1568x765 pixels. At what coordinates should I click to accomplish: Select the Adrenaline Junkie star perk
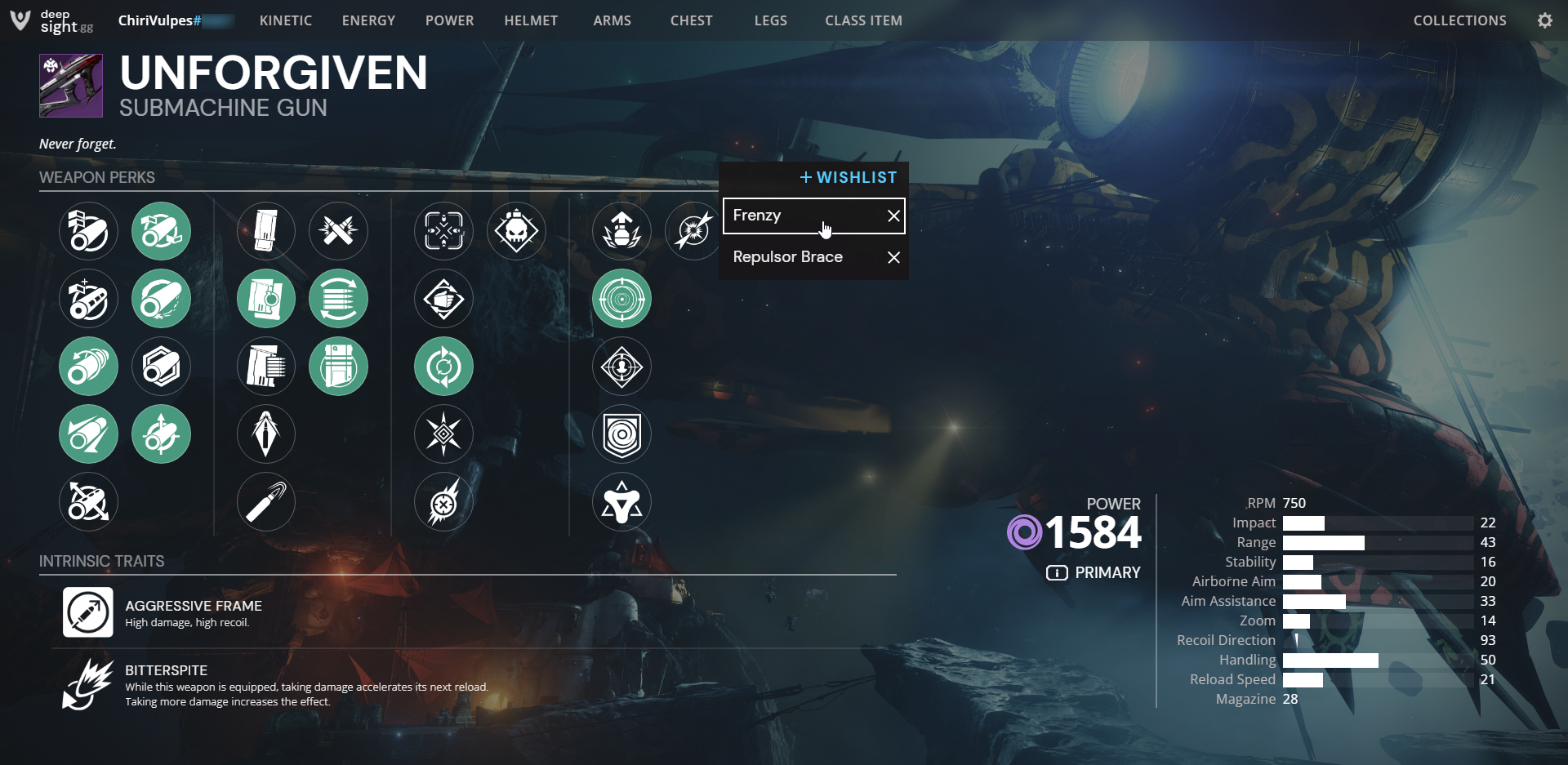point(443,434)
